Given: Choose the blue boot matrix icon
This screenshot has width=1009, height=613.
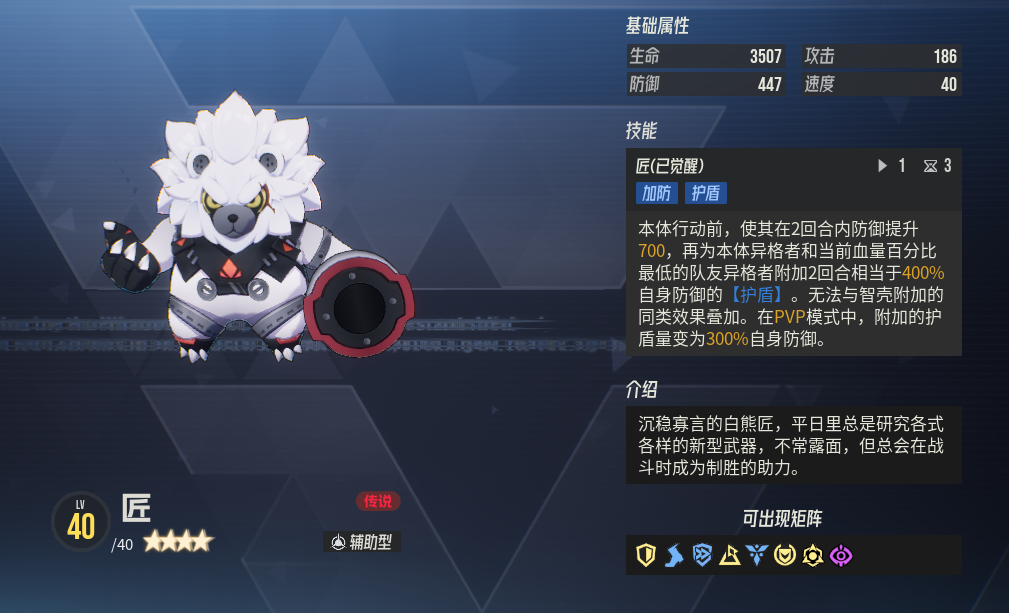Looking at the screenshot, I should (x=674, y=555).
